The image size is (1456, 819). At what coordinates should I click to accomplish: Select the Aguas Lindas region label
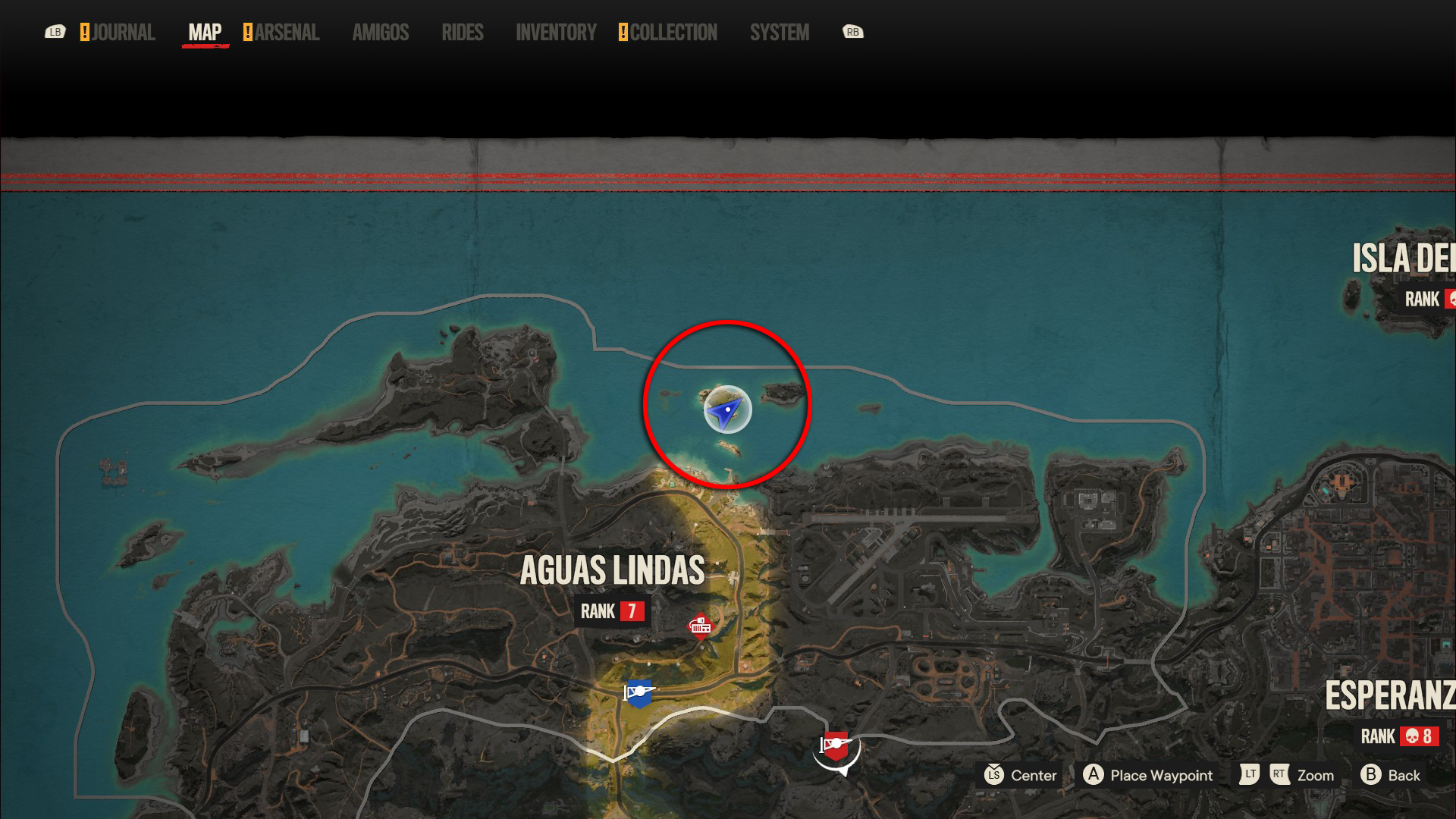[613, 571]
